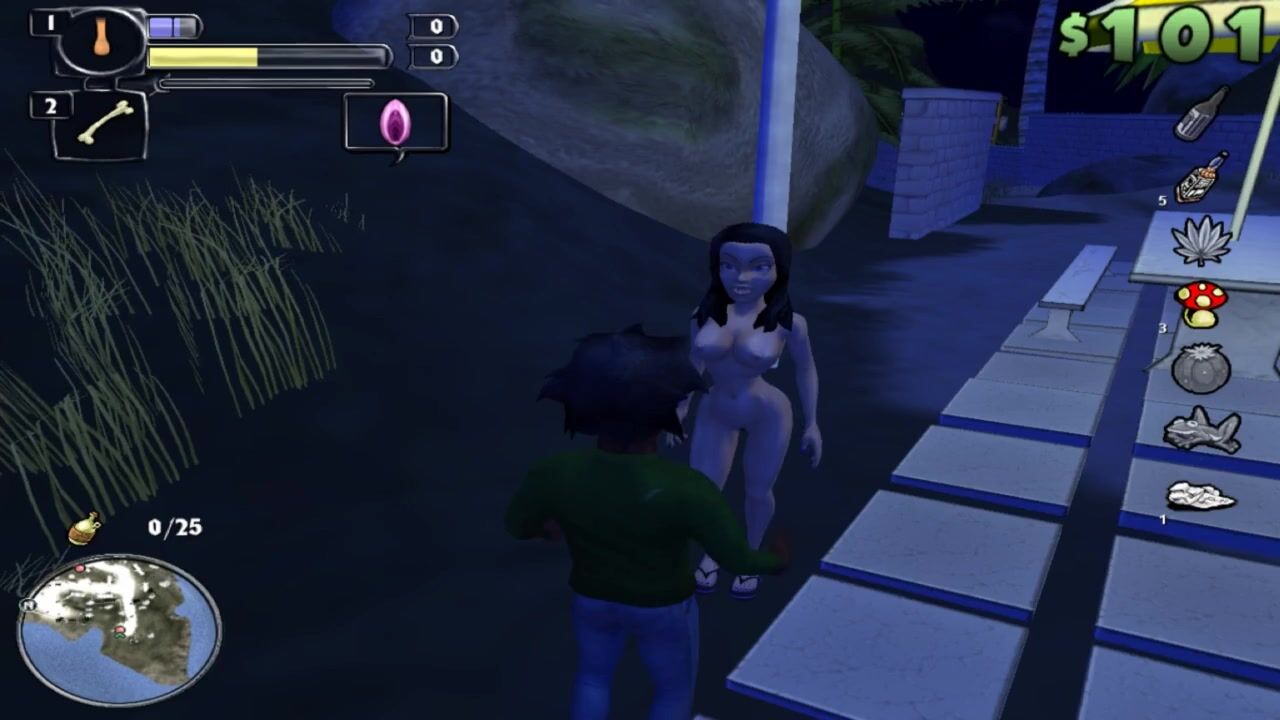Select the glass bottle inventory item
The image size is (1280, 720).
(x=1201, y=113)
